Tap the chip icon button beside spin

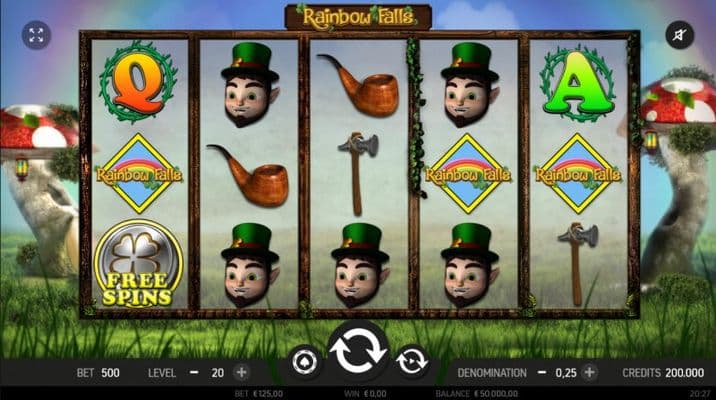point(304,360)
